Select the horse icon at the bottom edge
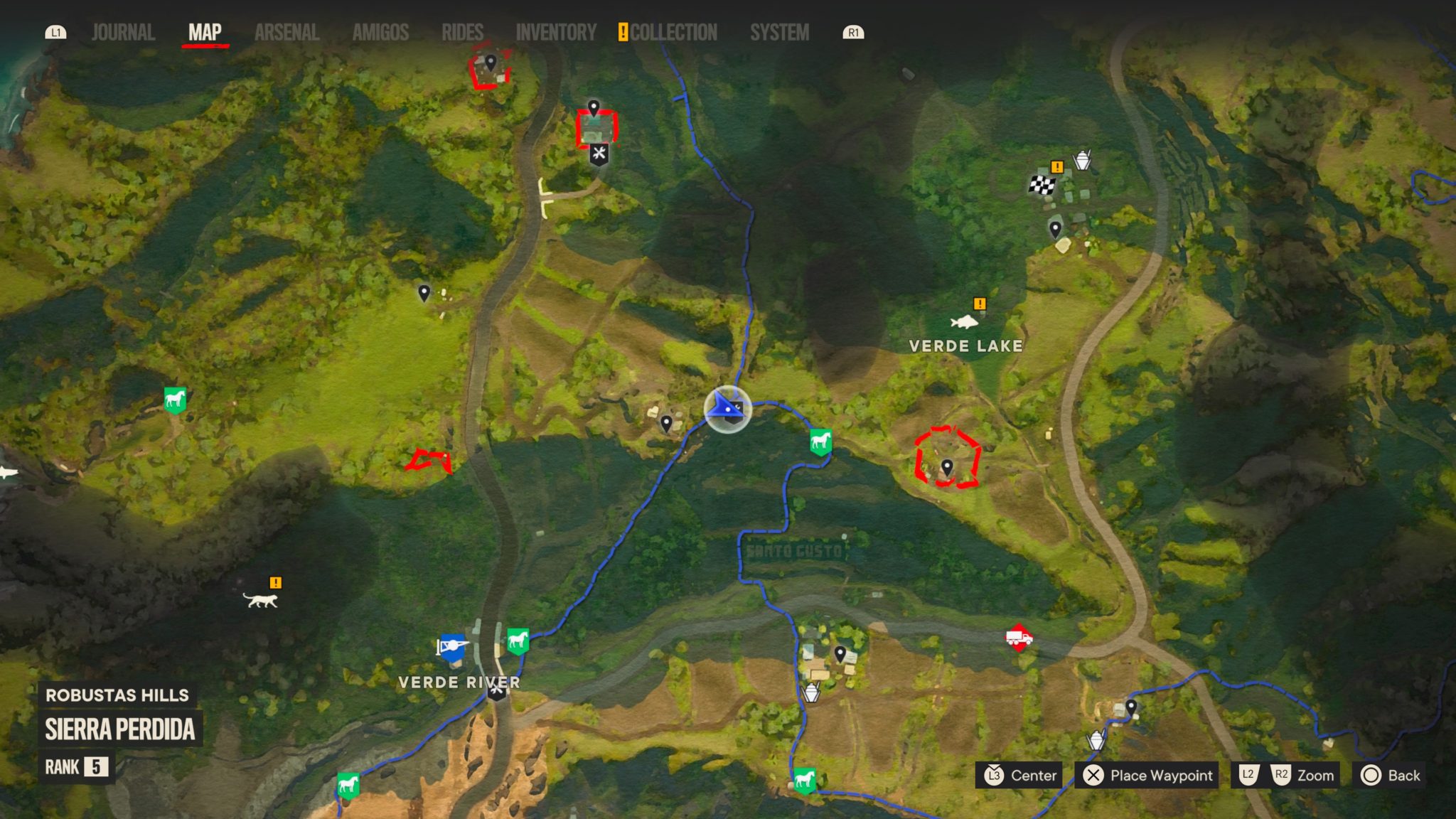Image resolution: width=1456 pixels, height=819 pixels. click(805, 781)
